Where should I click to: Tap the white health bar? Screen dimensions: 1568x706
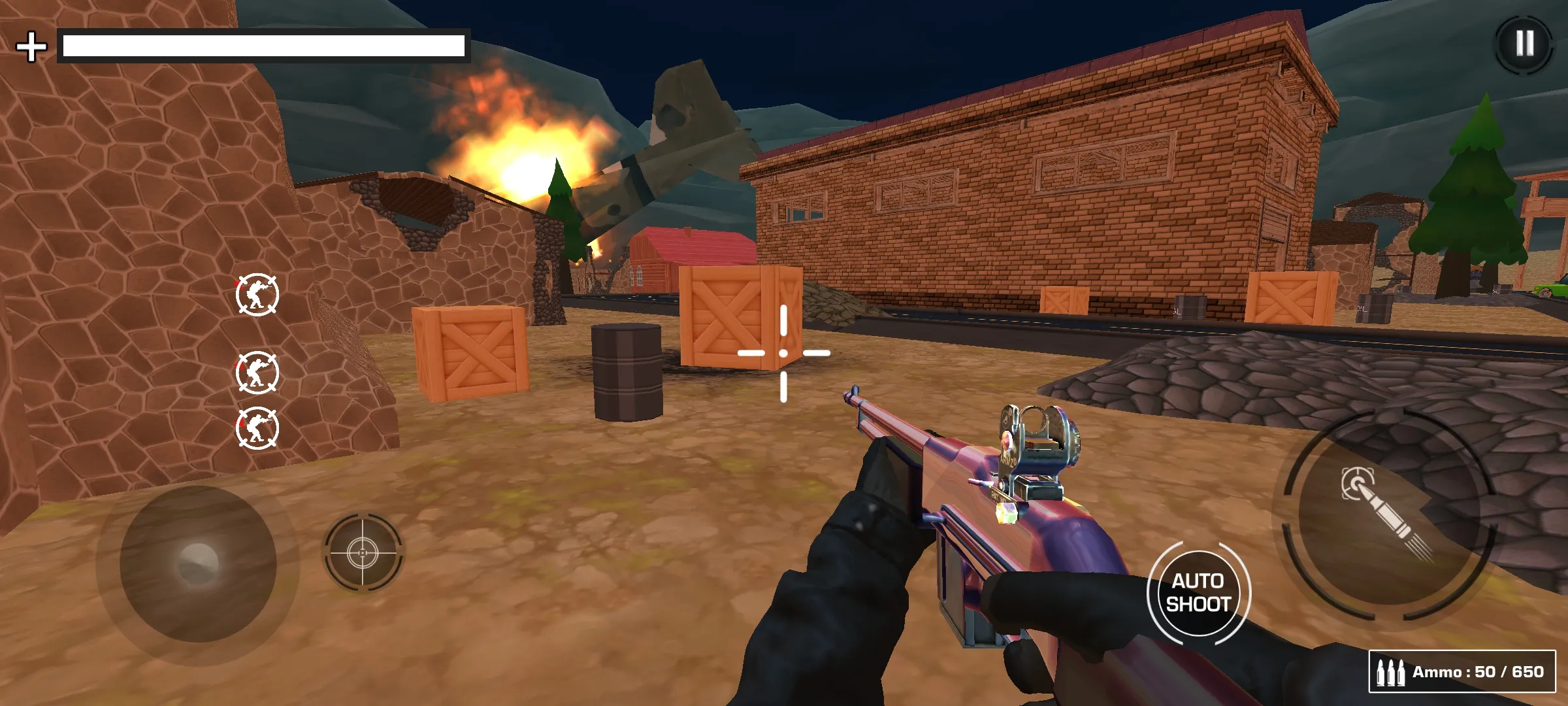[x=261, y=46]
